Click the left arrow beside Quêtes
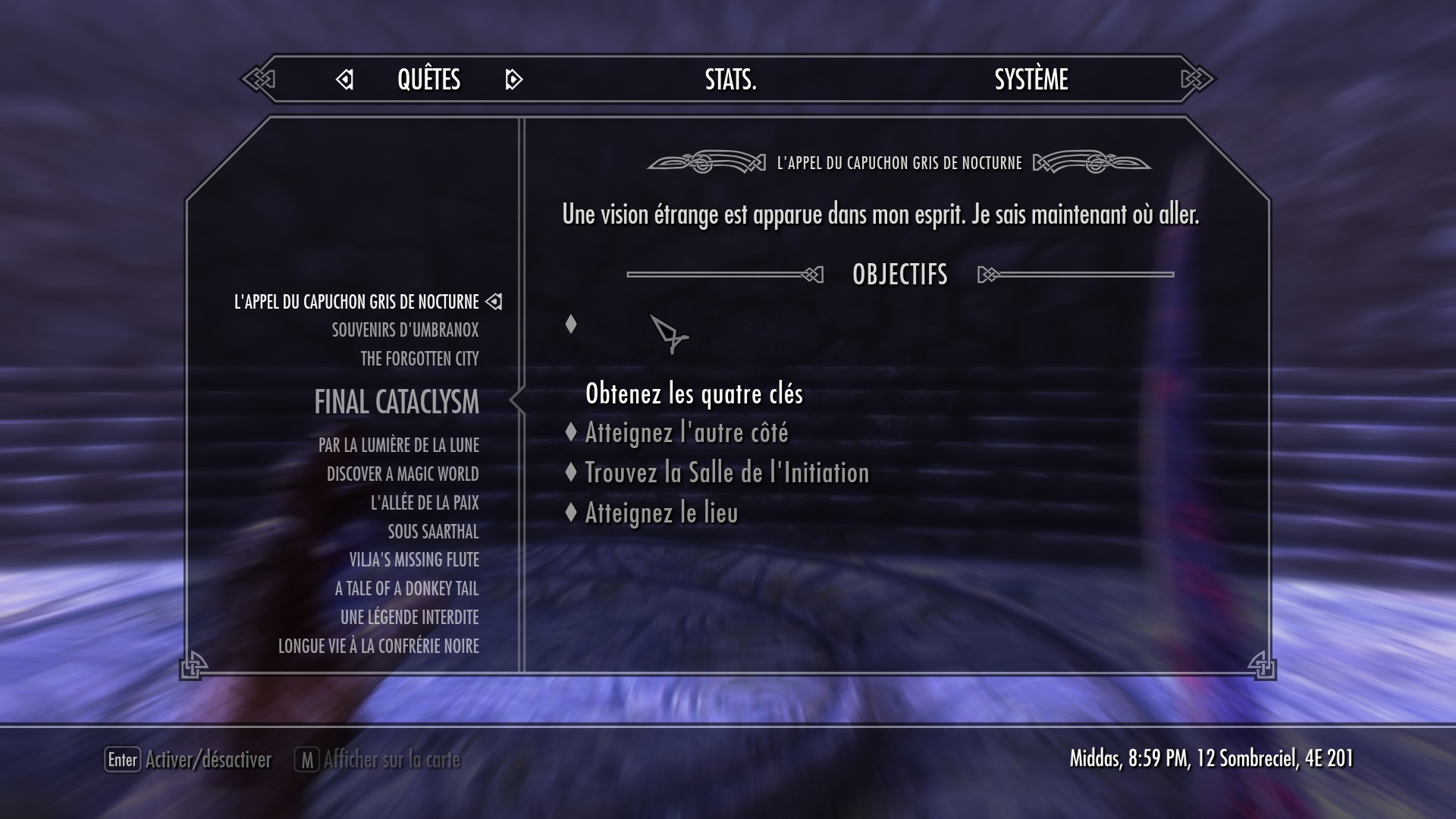1456x819 pixels. pos(345,79)
